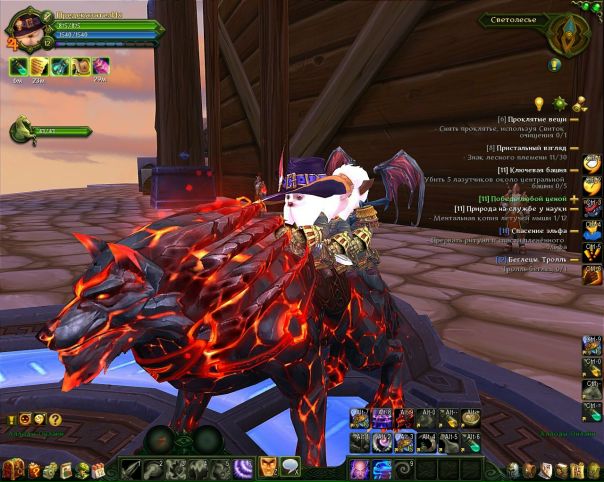Viewport: 604px width, 482px height.
Task: Open the speech bubble chat button
Action: (x=289, y=466)
